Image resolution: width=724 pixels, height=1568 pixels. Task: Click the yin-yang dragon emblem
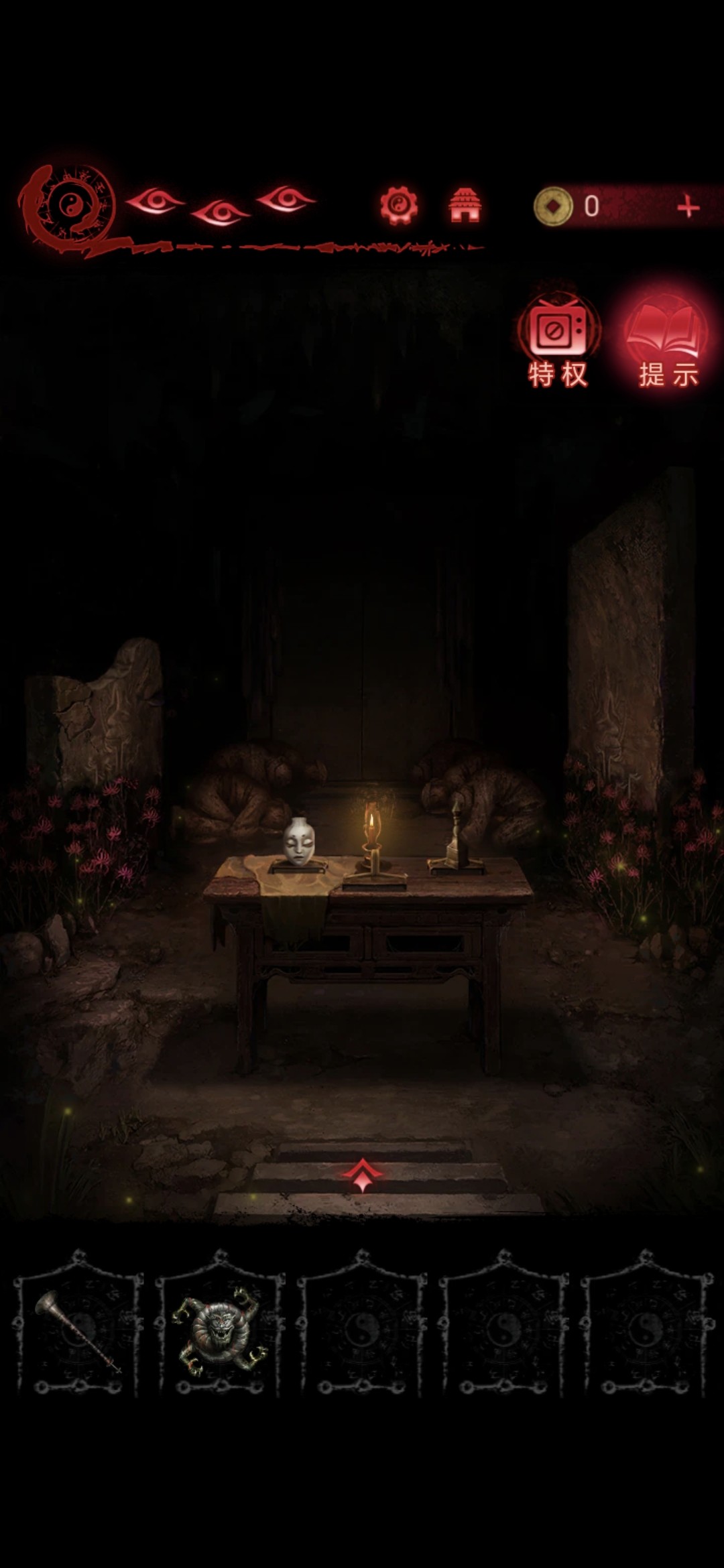pos(68,206)
